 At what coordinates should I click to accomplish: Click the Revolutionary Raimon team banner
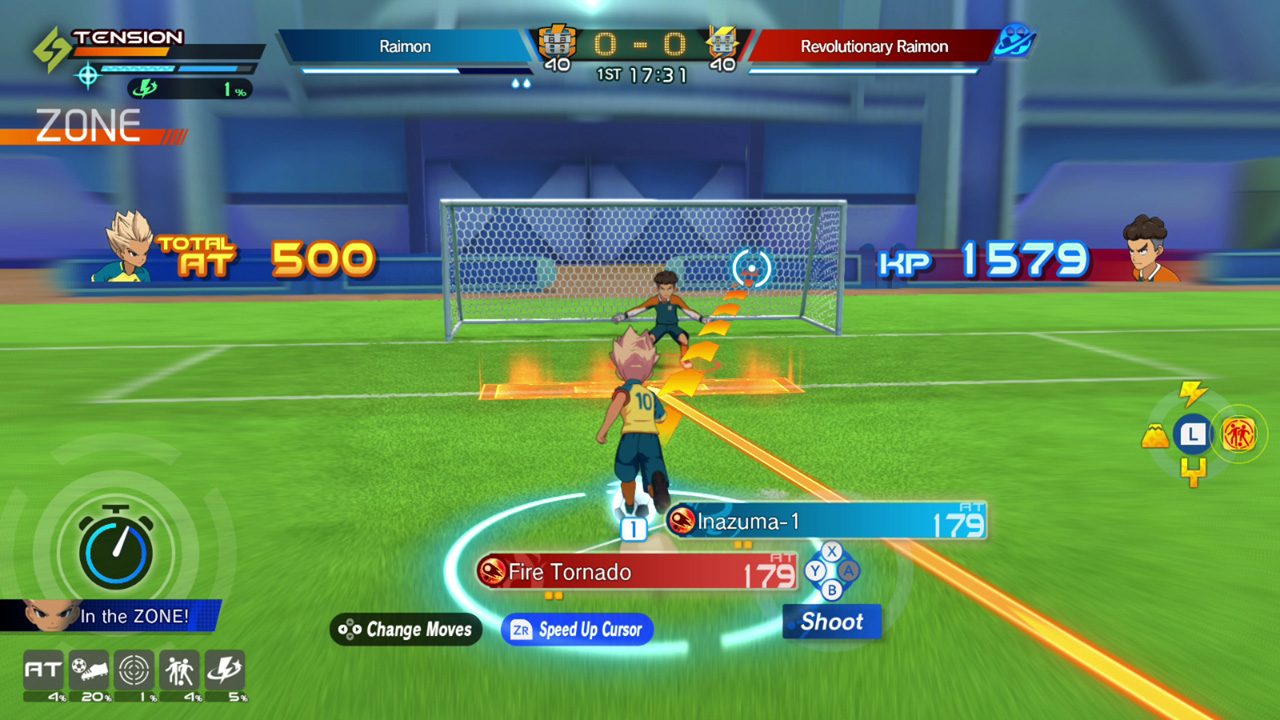click(873, 46)
